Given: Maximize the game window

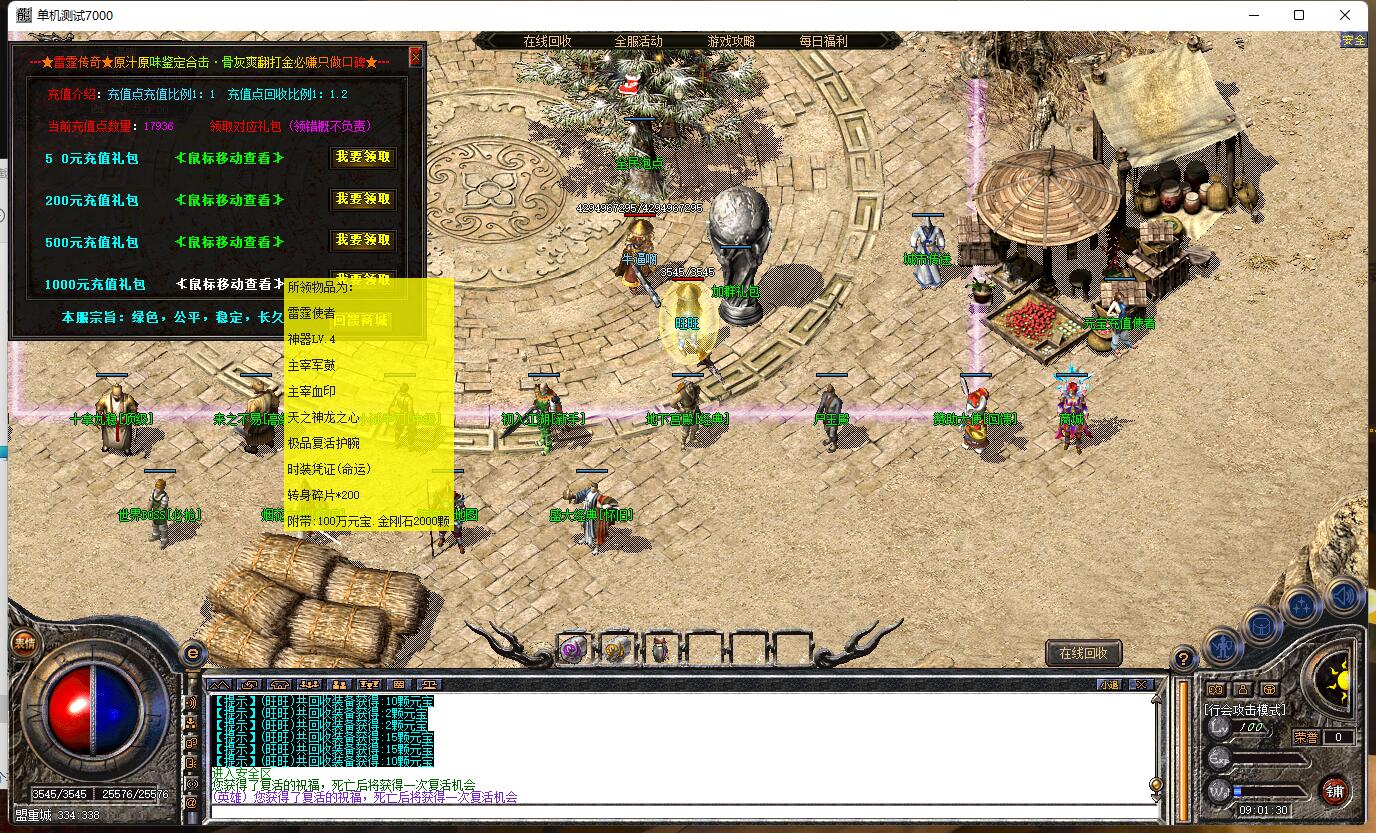Looking at the screenshot, I should (1299, 15).
